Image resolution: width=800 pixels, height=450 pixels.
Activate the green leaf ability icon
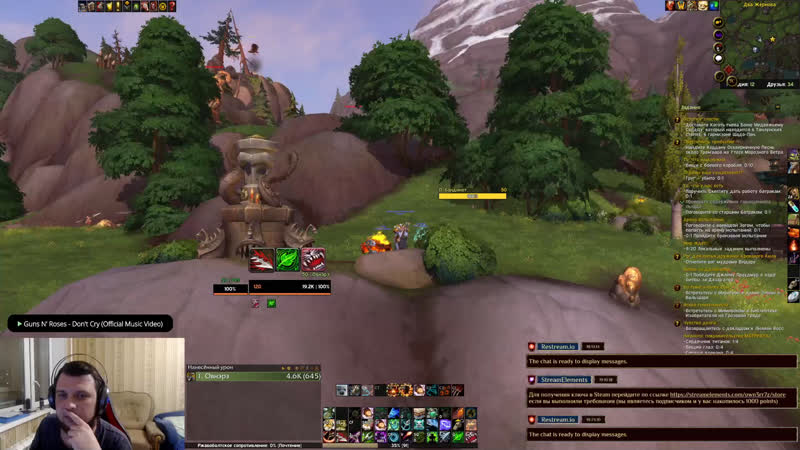coord(288,260)
